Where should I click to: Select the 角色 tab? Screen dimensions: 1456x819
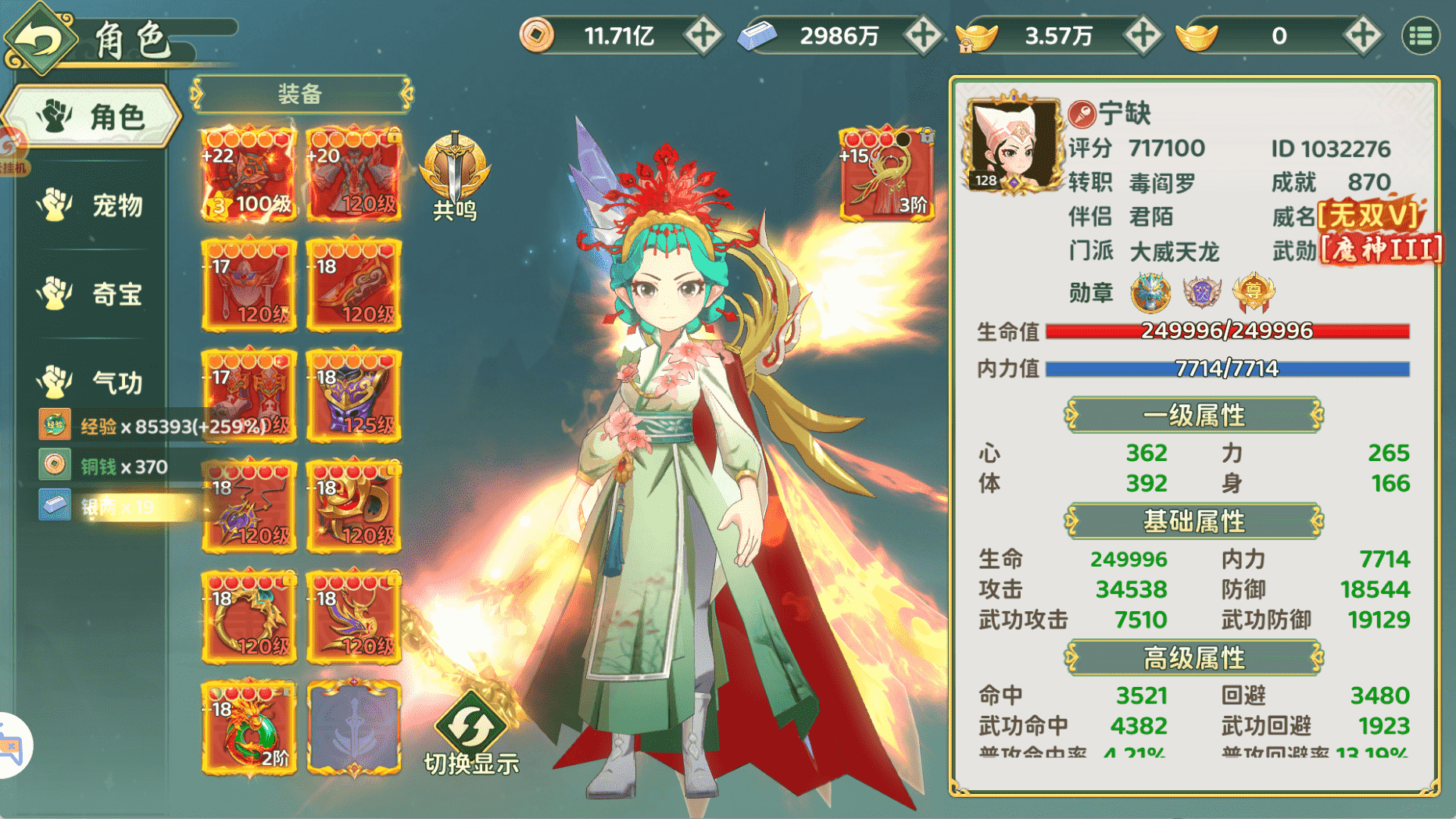coord(92,117)
